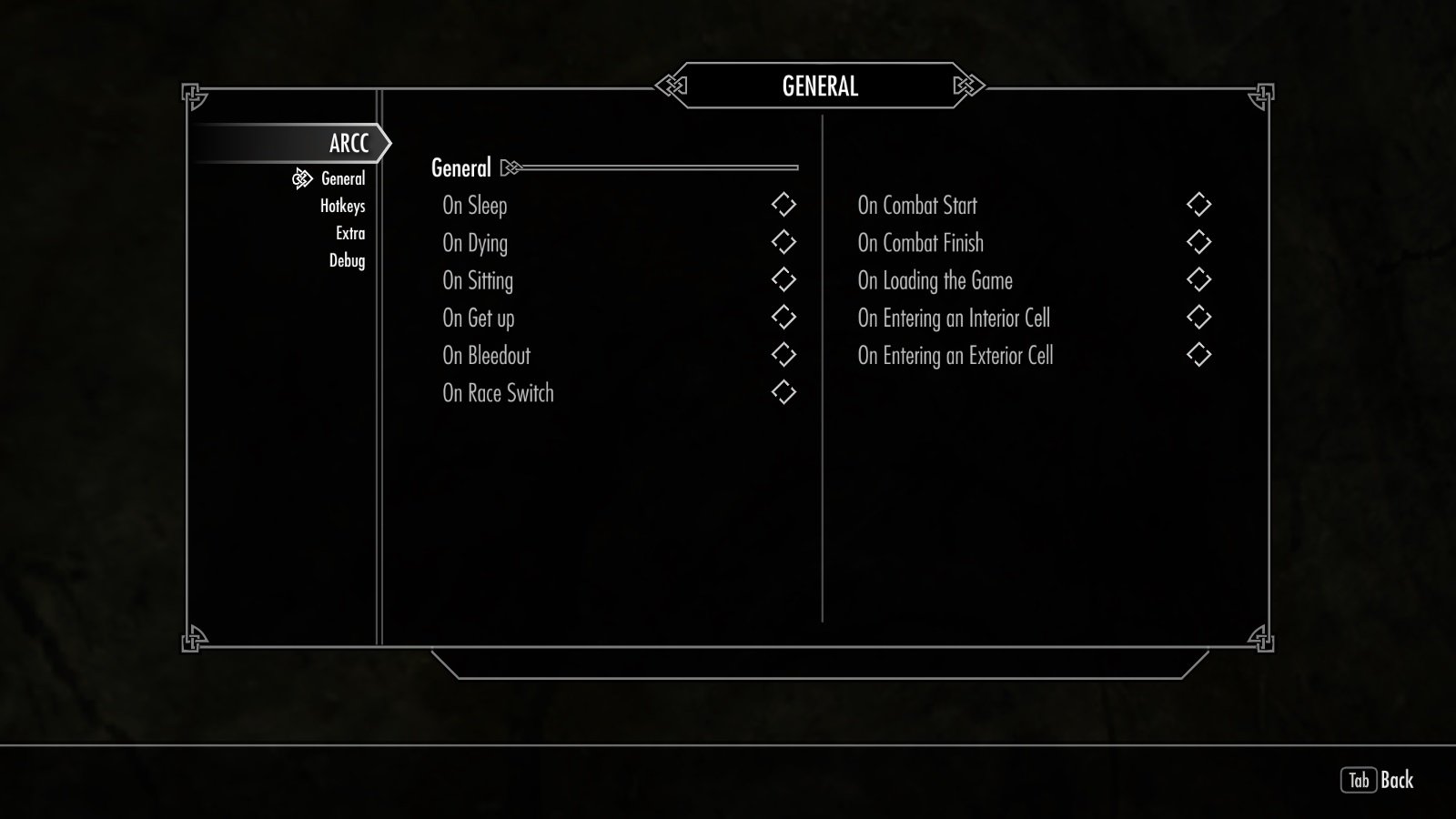This screenshot has height=819, width=1456.
Task: Click the diamond icon beside On Combat Start
Action: [x=1199, y=205]
